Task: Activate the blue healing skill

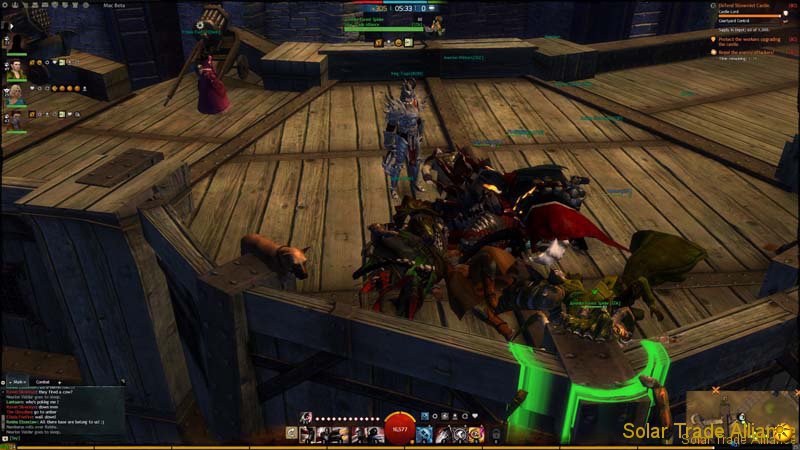Action: pyautogui.click(x=424, y=433)
